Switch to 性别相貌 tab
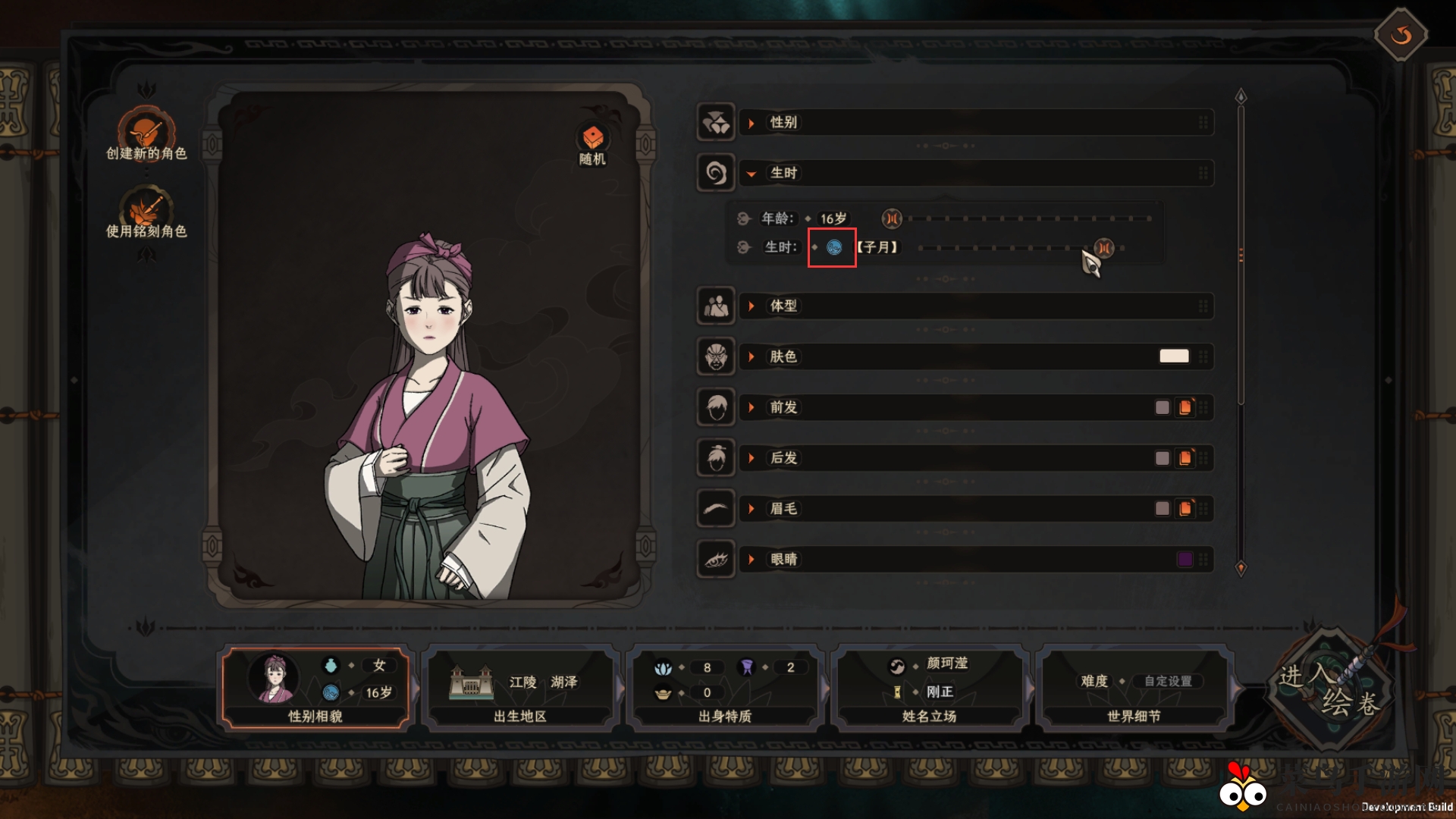 pos(315,687)
